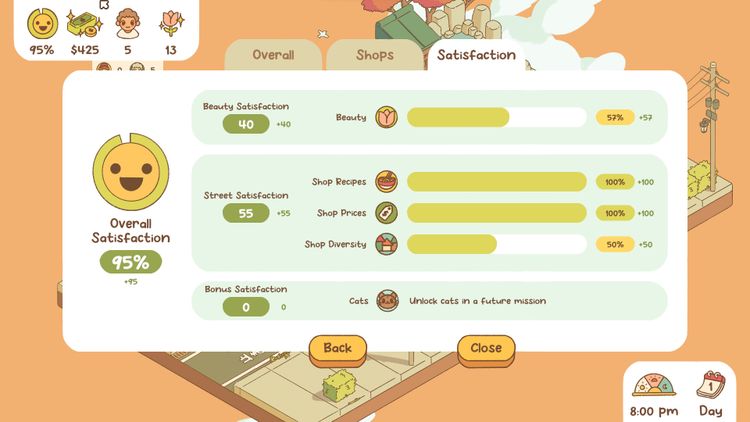Click the Shop Recipes bowl icon
The height and width of the screenshot is (422, 750).
[x=387, y=182]
